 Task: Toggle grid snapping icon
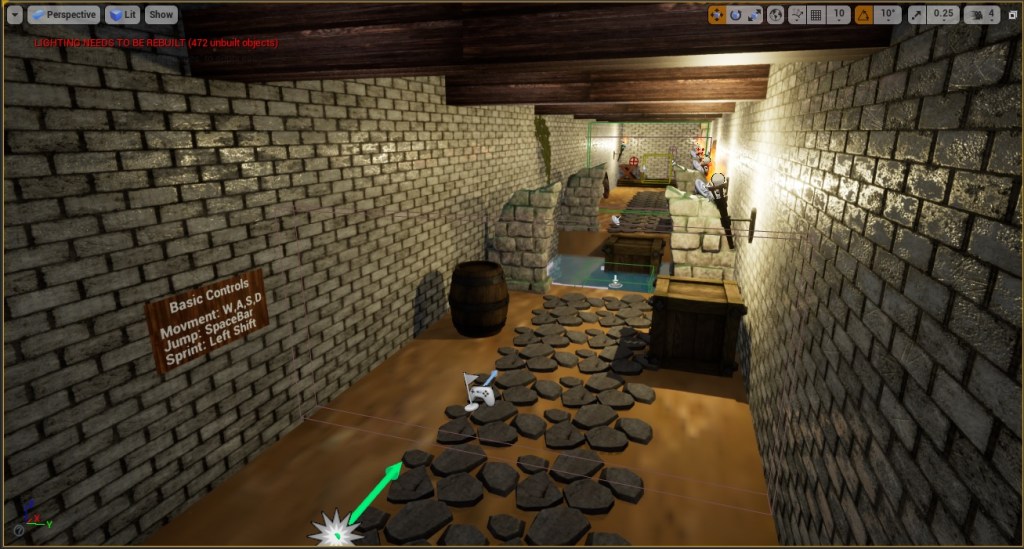(x=817, y=15)
